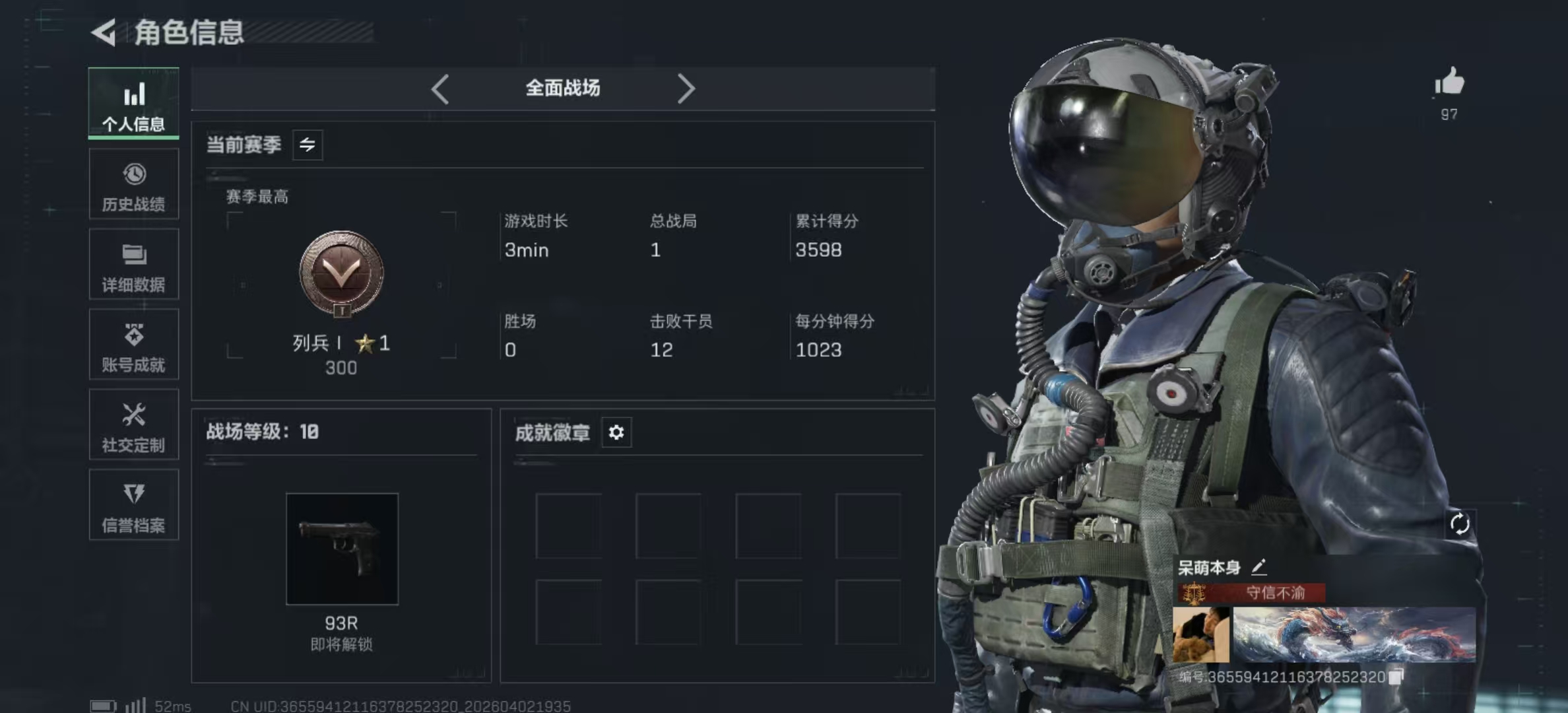
Task: Edit the player name 呆萌本身
Action: 1259,567
